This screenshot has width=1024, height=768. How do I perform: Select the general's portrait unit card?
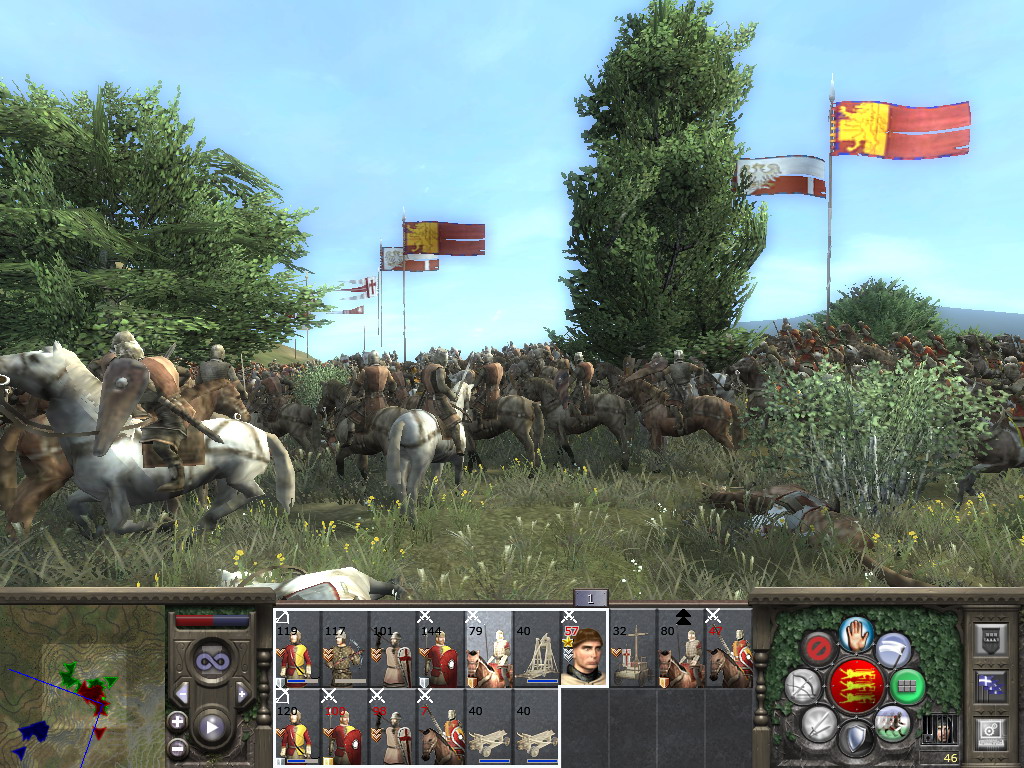[x=584, y=650]
